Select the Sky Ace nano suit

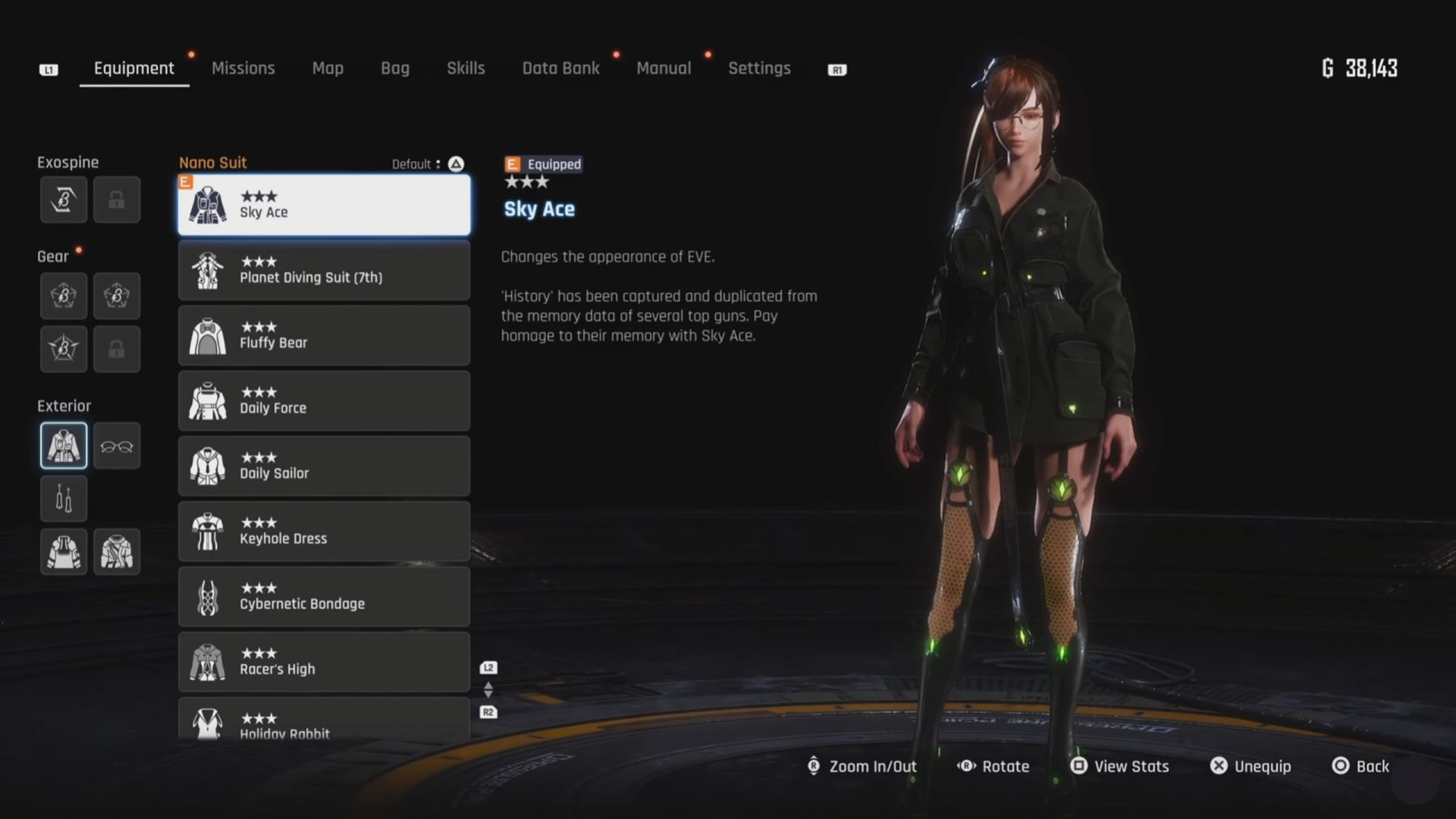click(324, 205)
